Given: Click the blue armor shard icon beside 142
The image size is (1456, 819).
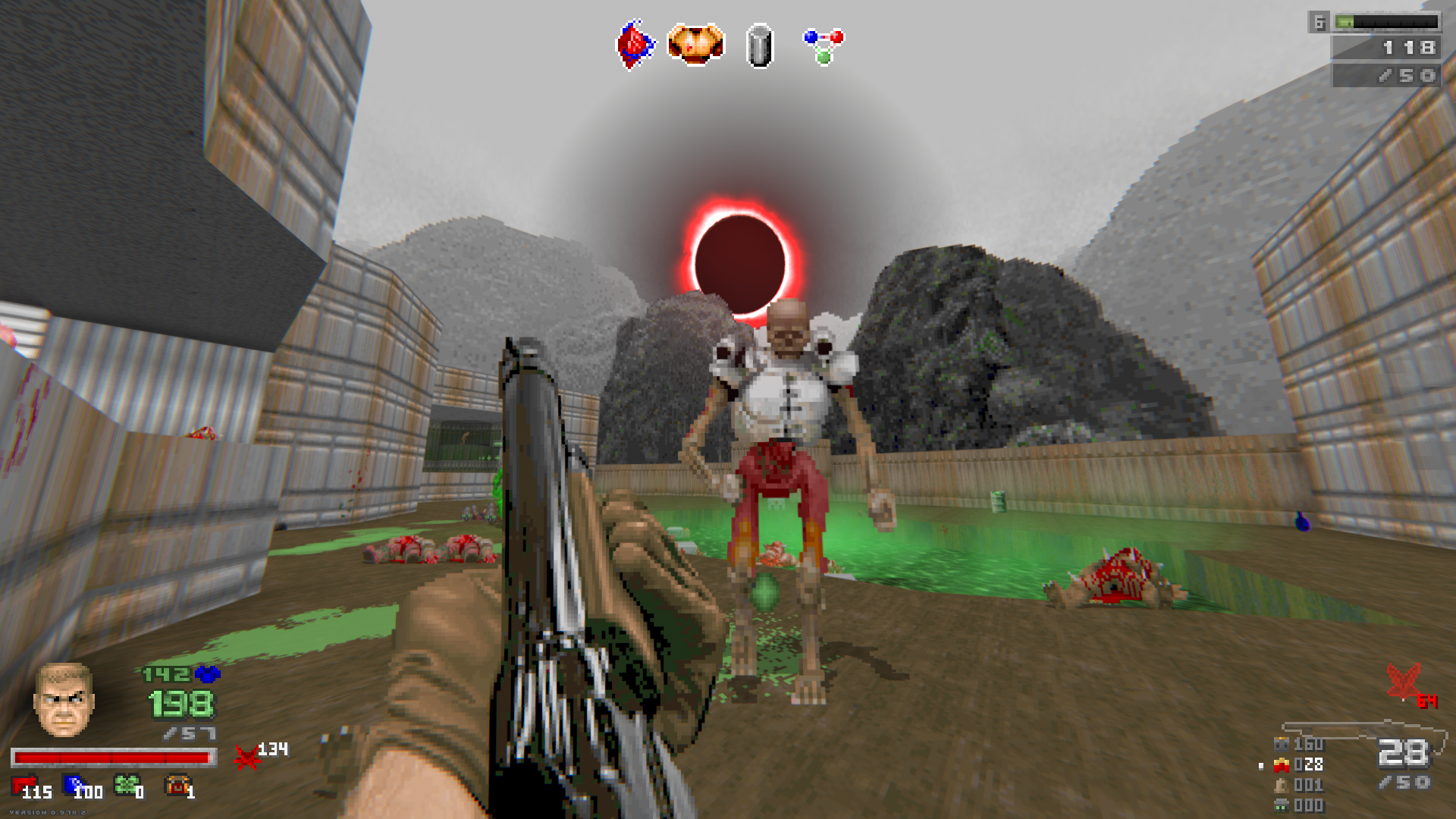Looking at the screenshot, I should [x=208, y=676].
